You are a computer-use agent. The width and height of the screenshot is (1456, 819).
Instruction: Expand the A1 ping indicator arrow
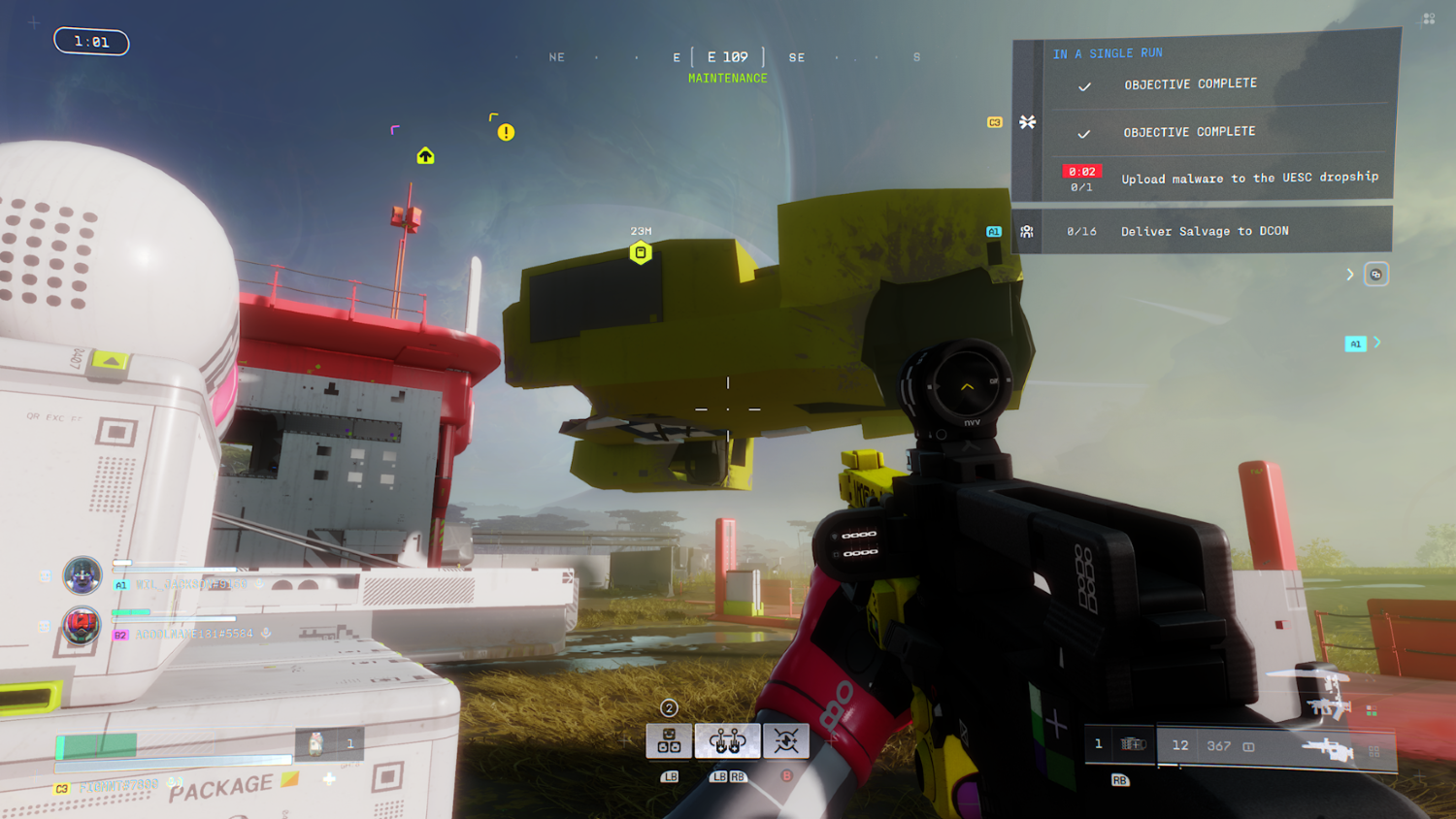tap(1377, 343)
